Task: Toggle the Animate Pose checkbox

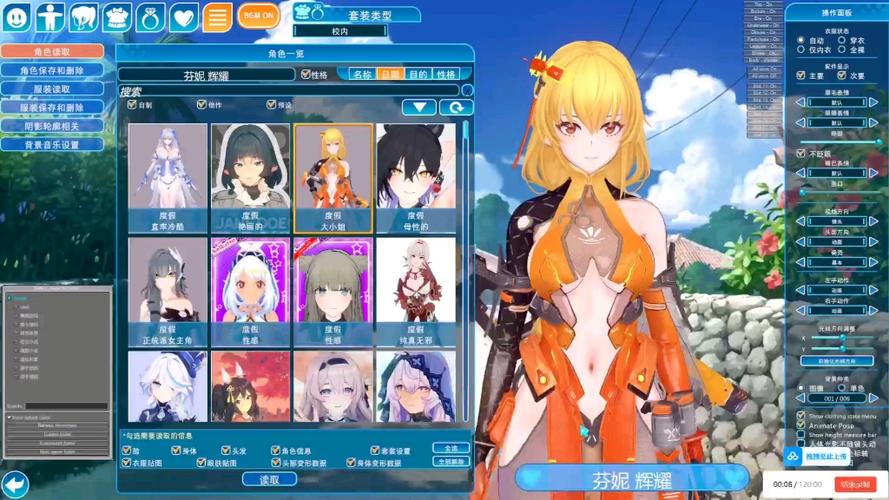Action: tap(801, 424)
